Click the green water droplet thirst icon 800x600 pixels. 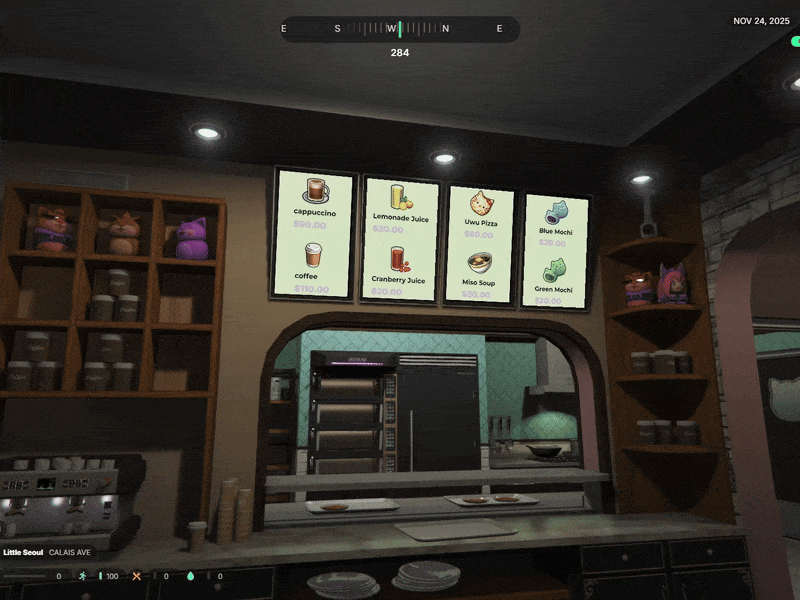click(x=191, y=576)
